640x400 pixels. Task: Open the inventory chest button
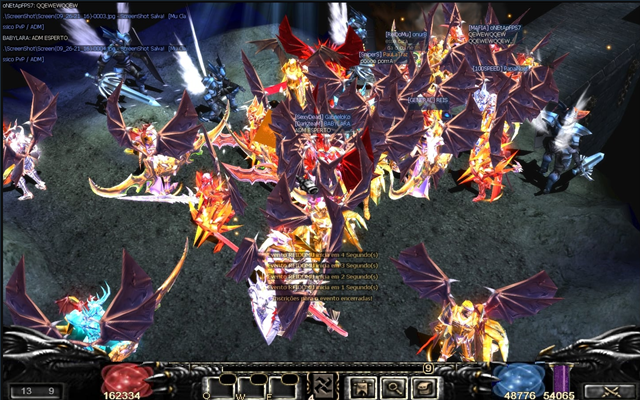pos(426,386)
